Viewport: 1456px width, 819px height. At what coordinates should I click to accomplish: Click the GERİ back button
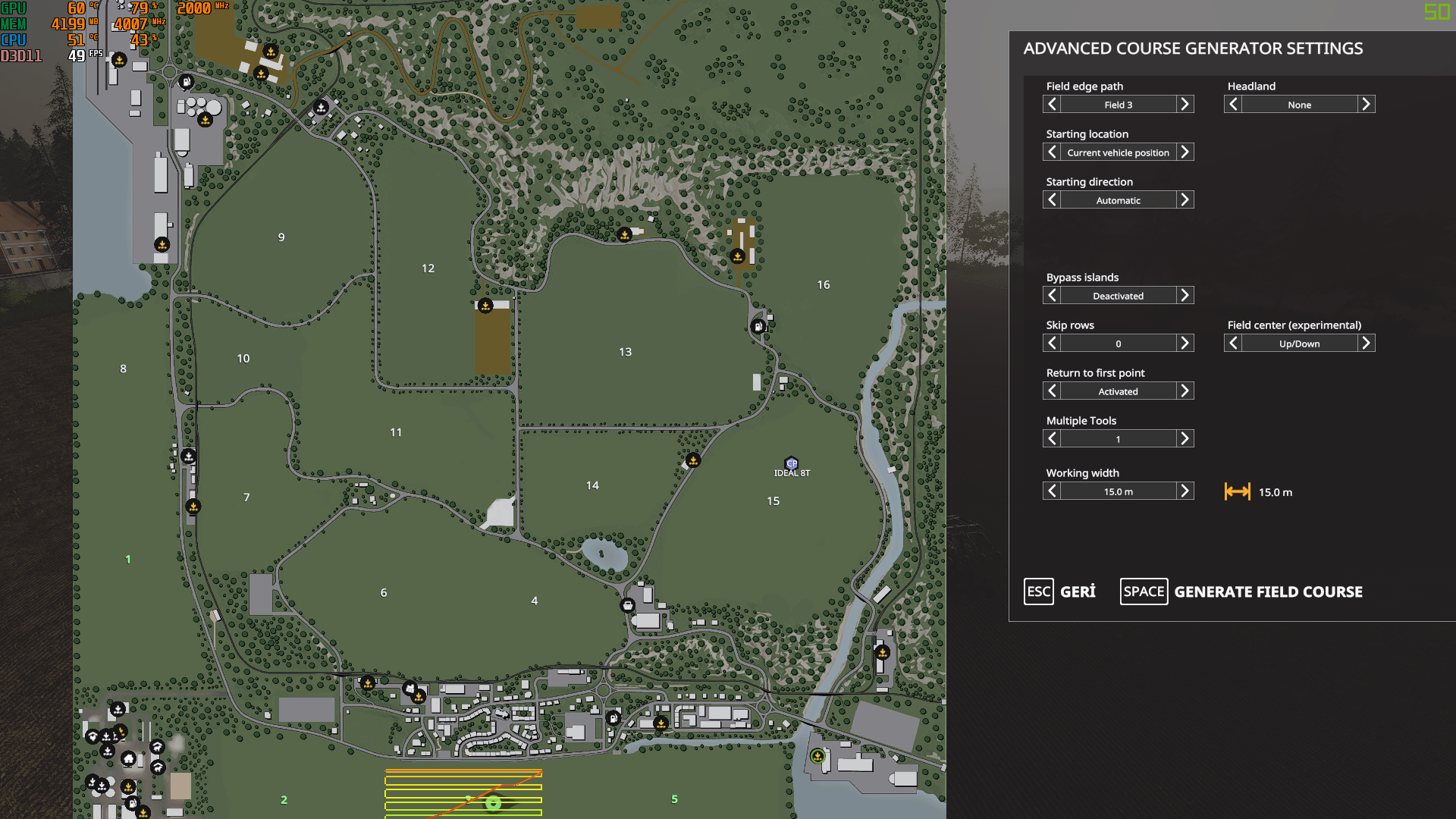(1060, 591)
